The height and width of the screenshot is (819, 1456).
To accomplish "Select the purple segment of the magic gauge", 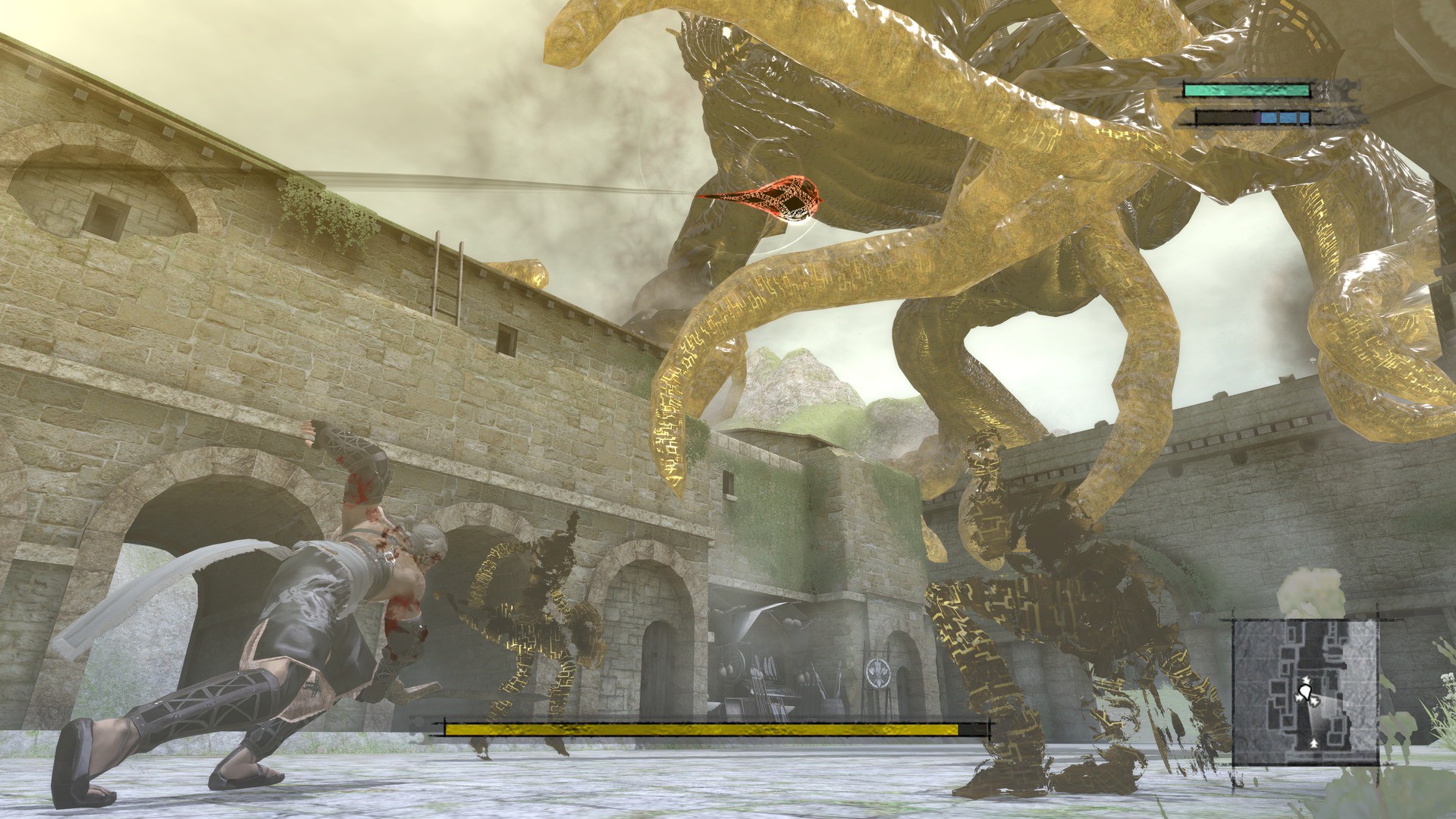I will pos(1256,118).
